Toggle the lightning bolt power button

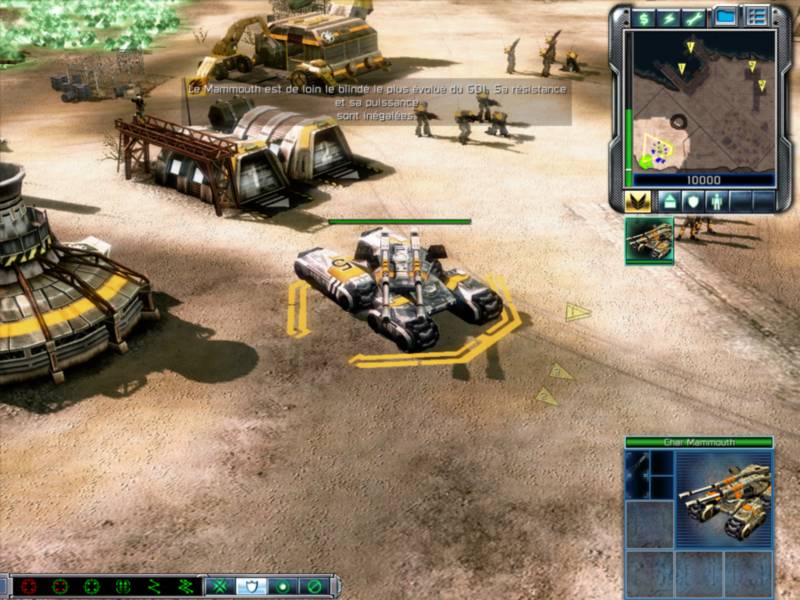click(x=668, y=18)
